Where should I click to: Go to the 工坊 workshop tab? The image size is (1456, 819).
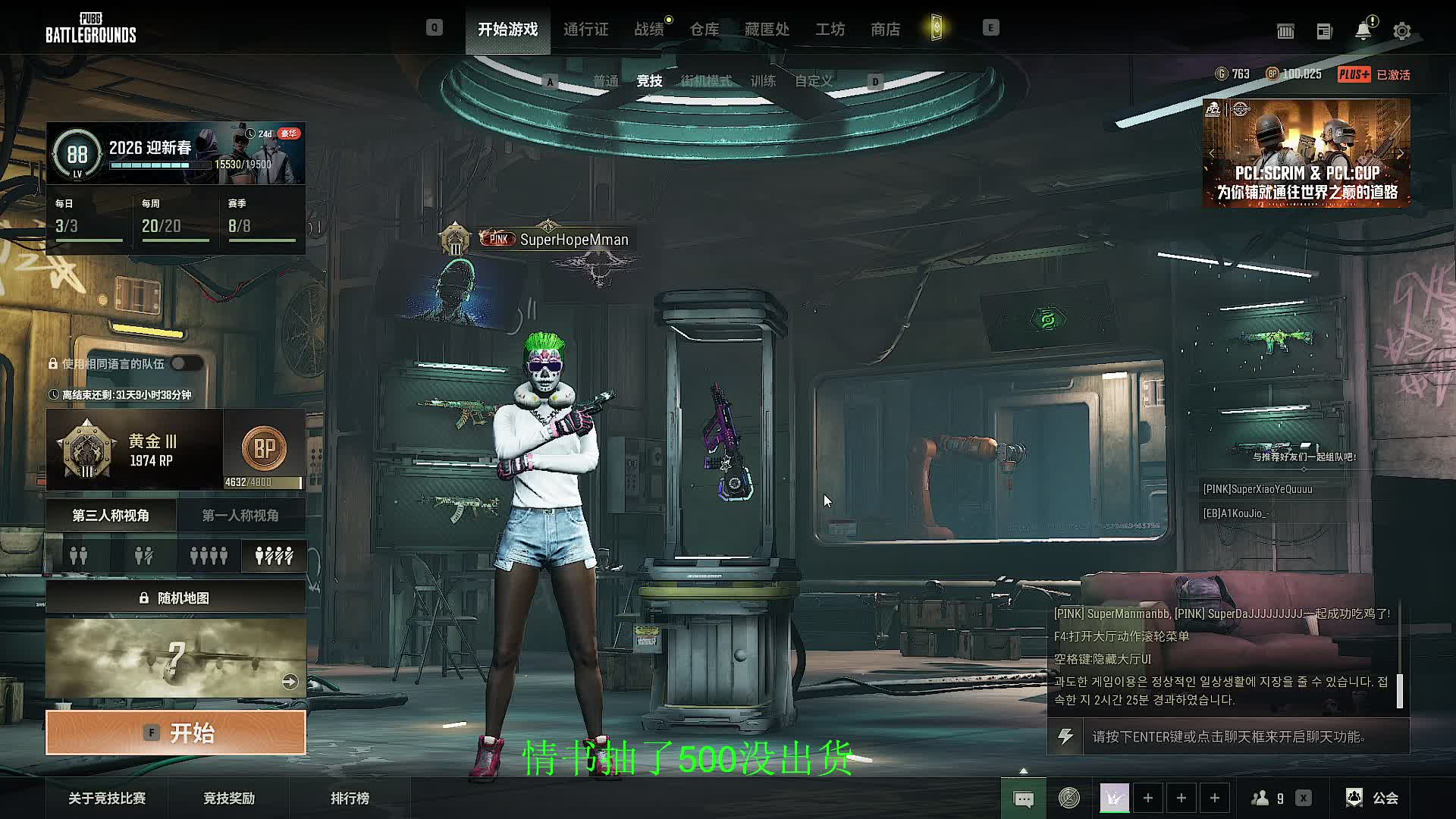[830, 29]
